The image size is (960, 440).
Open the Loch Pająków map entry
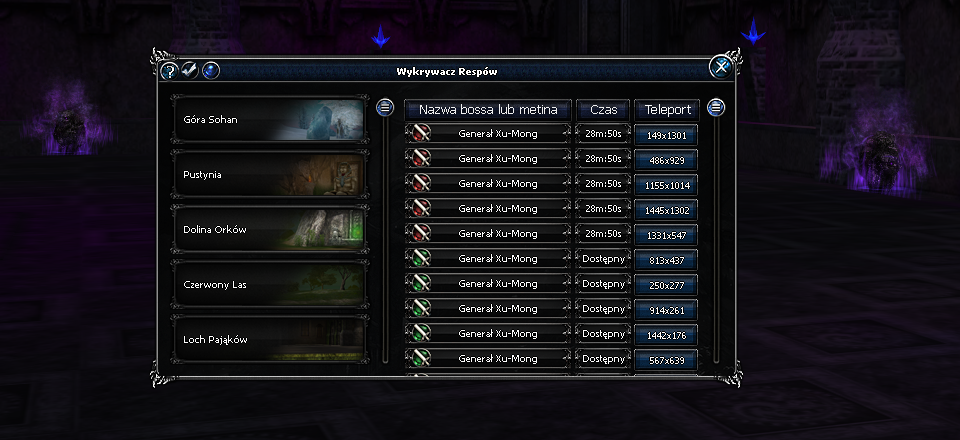coord(268,339)
